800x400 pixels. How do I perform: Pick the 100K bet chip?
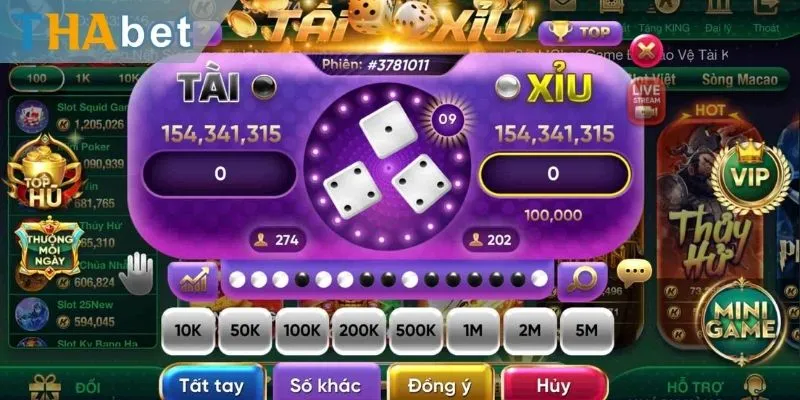[301, 329]
